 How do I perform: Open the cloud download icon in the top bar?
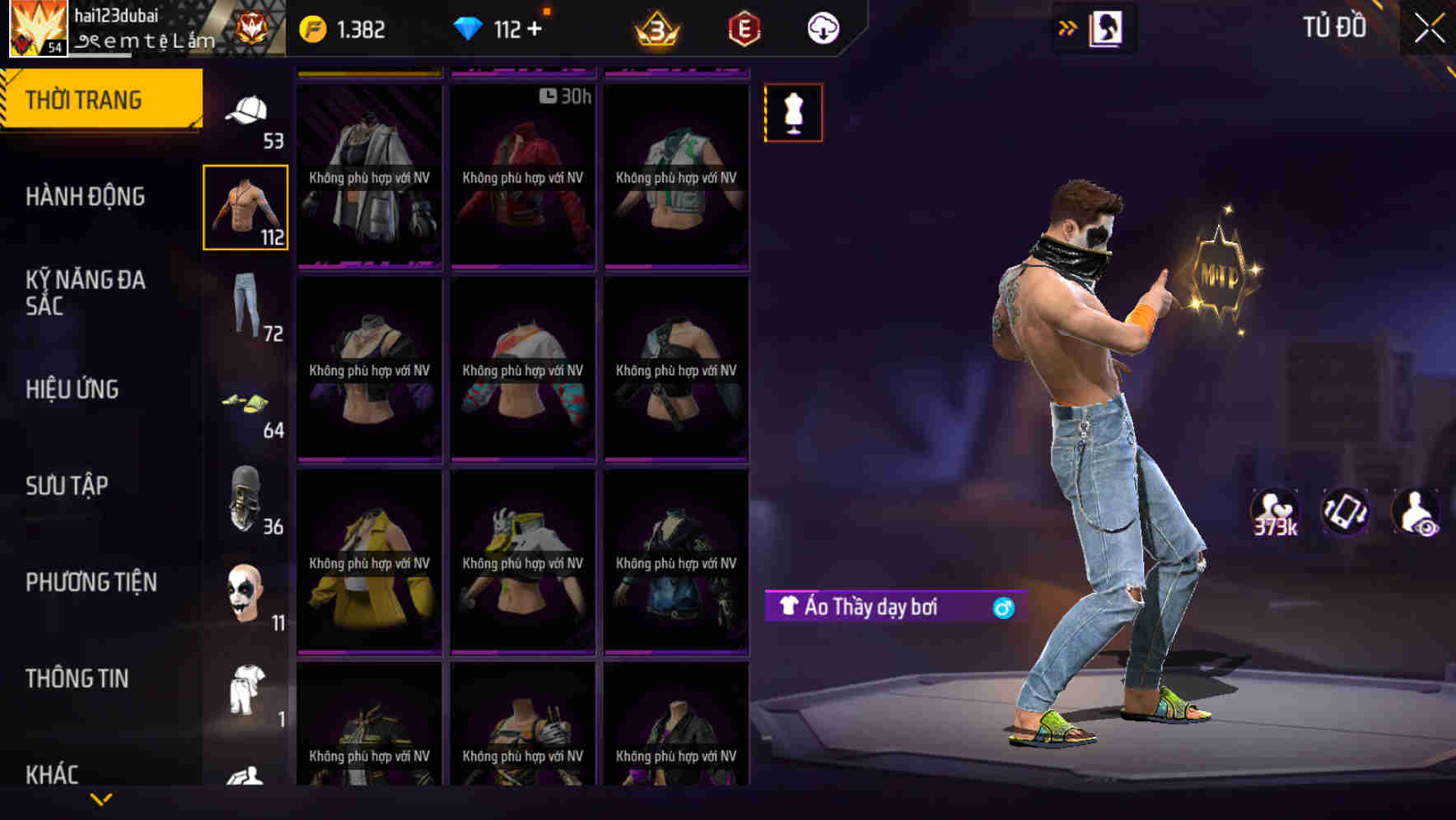tap(823, 27)
